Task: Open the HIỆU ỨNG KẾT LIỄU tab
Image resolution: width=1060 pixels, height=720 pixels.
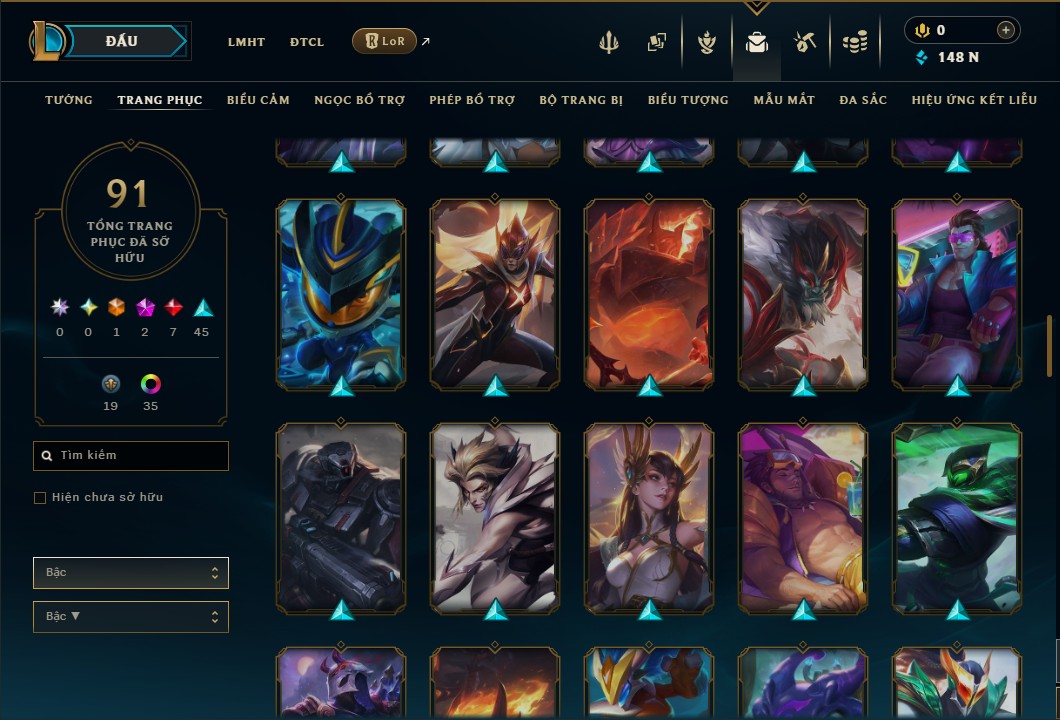Action: (971, 100)
